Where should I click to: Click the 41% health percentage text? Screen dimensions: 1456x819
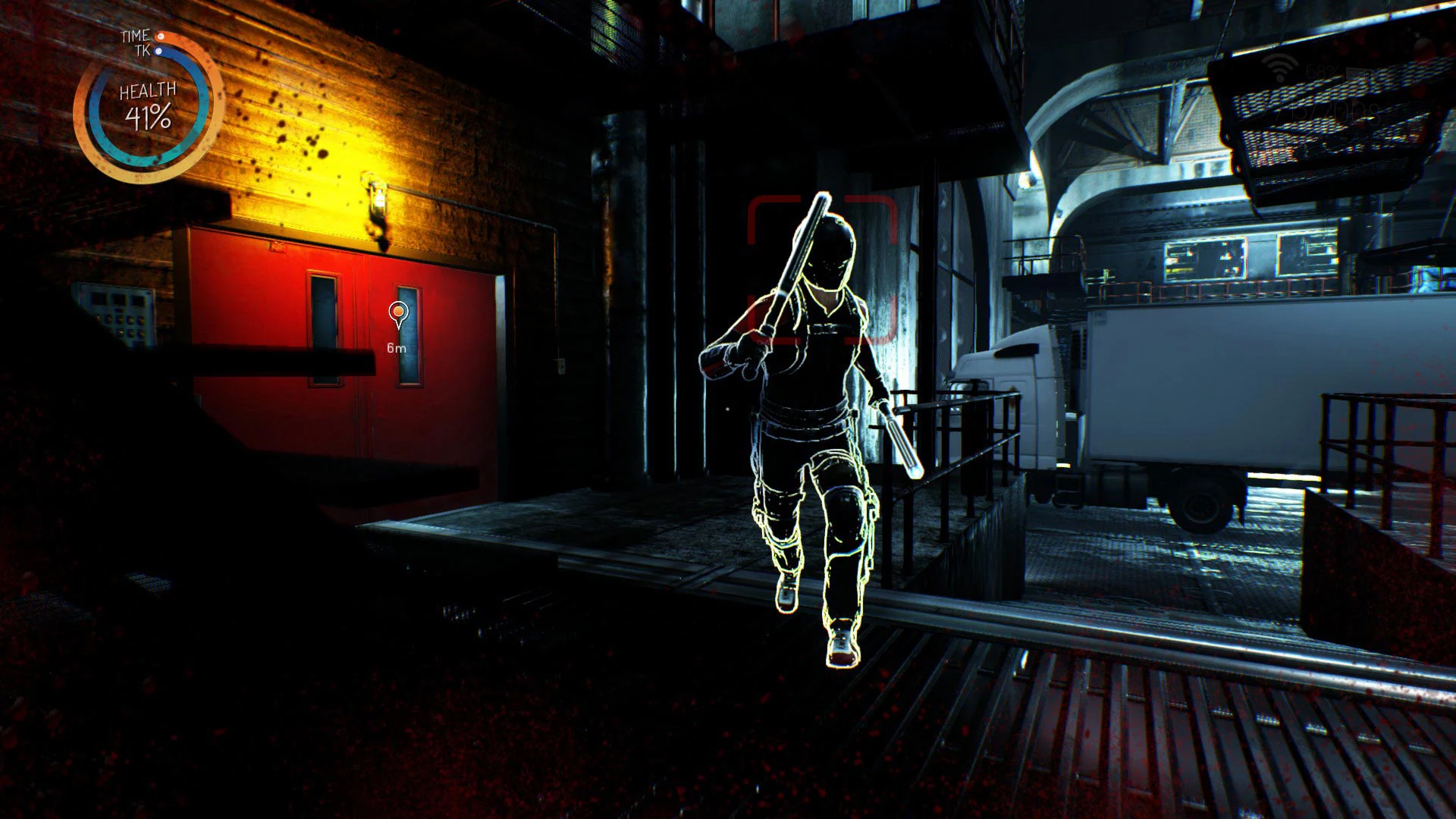(148, 116)
